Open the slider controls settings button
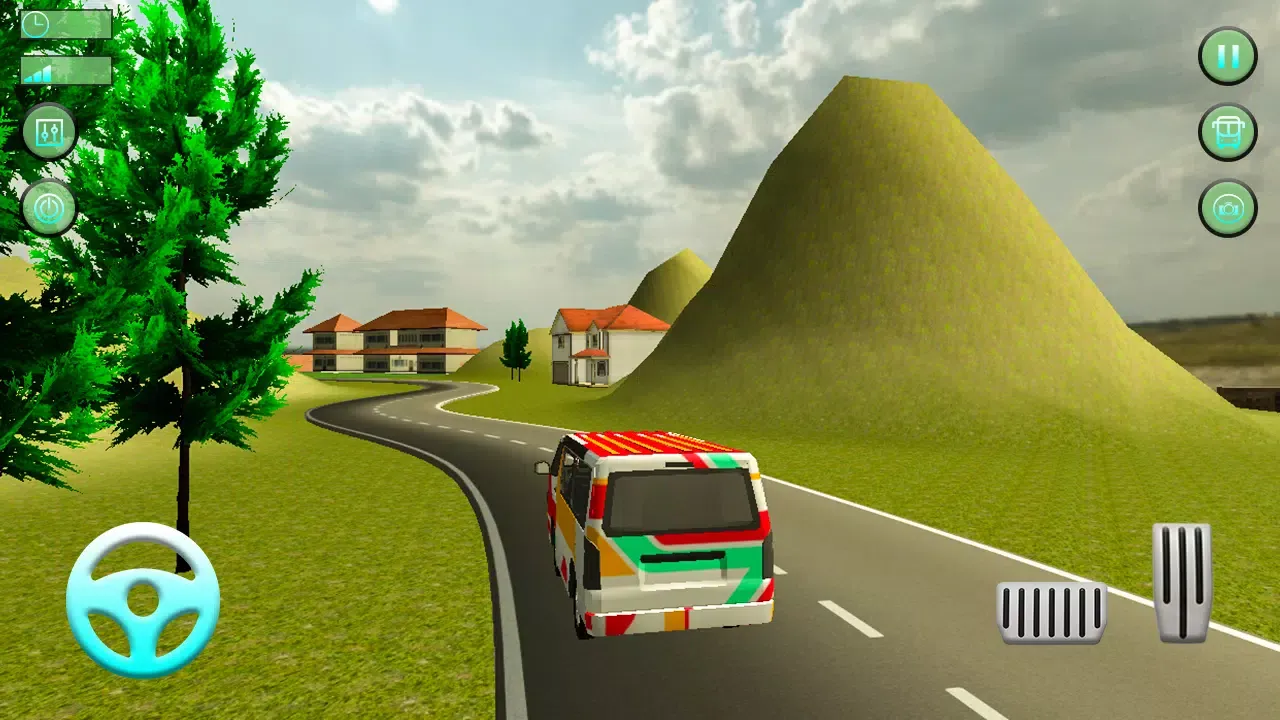Viewport: 1280px width, 720px height. point(49,131)
